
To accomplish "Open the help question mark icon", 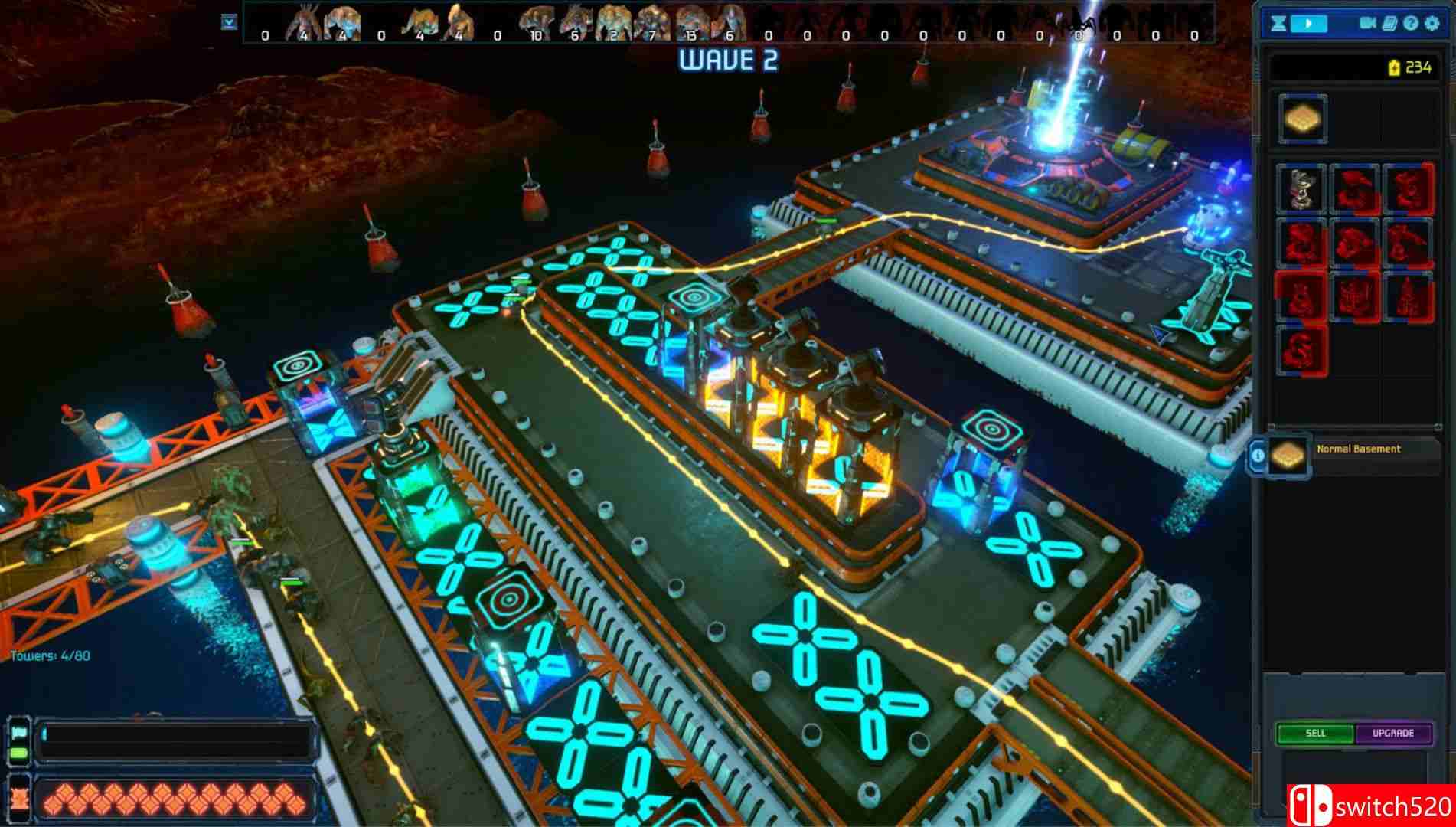I will pyautogui.click(x=1410, y=23).
